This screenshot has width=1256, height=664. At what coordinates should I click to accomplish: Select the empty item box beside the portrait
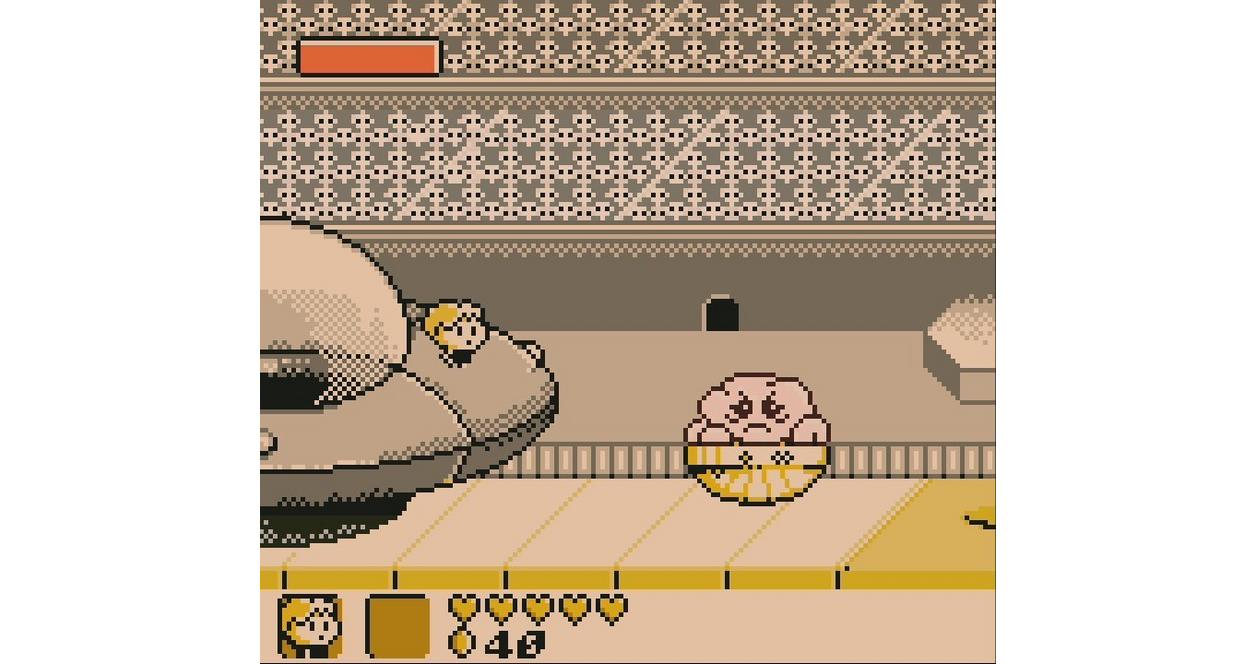coord(397,626)
